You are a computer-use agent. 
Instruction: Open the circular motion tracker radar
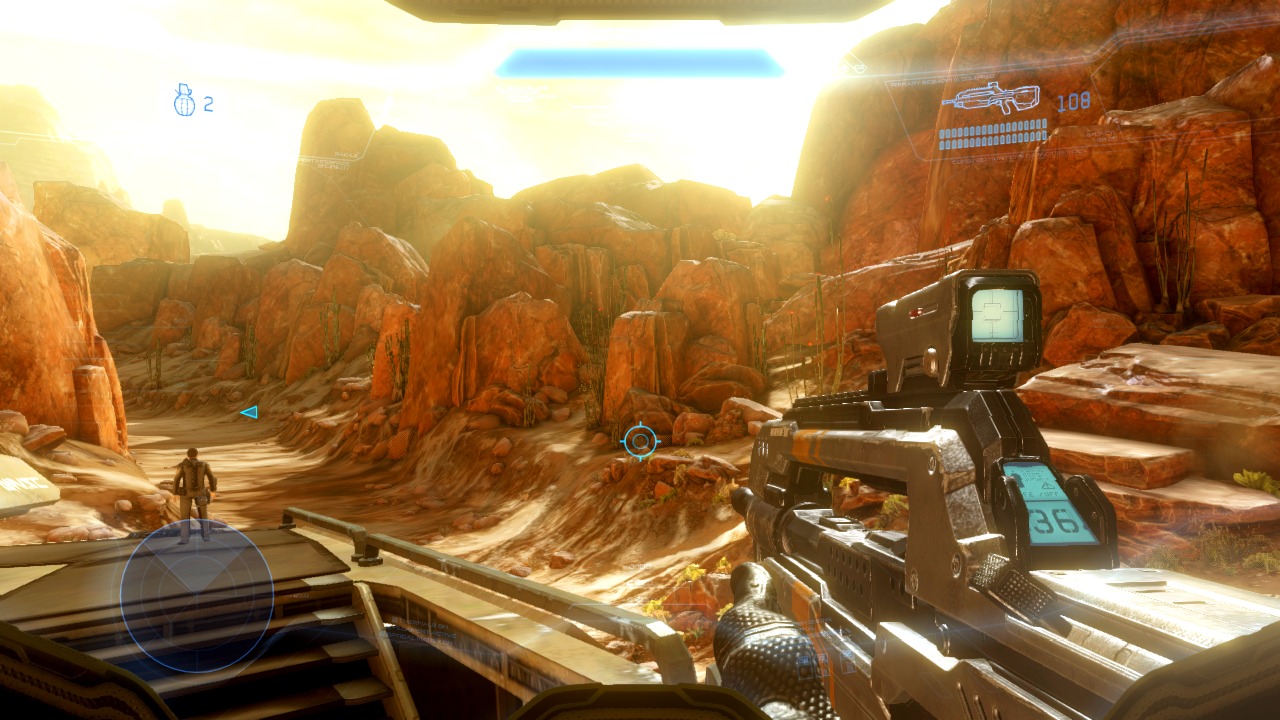click(197, 596)
